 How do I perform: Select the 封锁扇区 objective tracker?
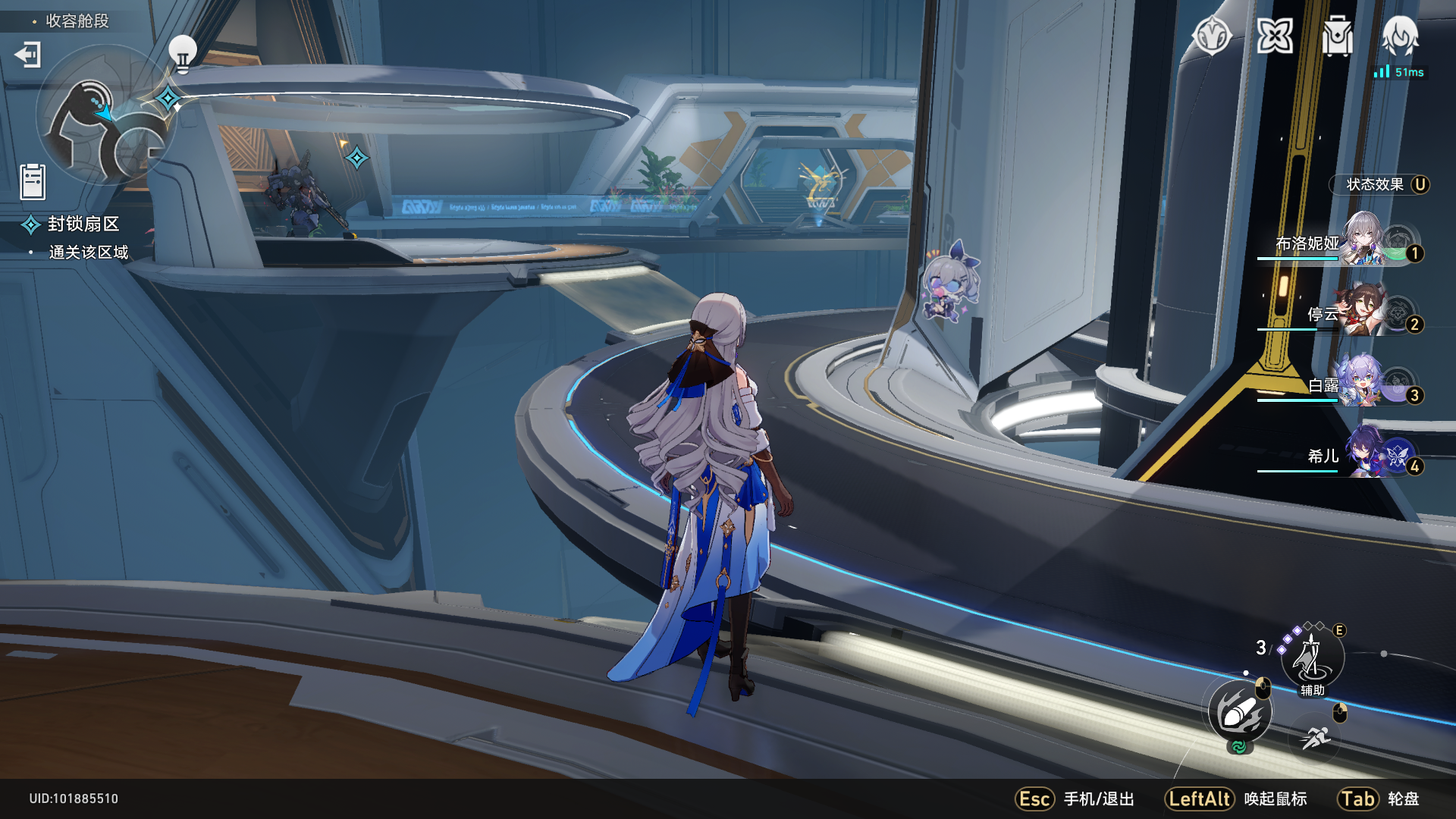[83, 224]
